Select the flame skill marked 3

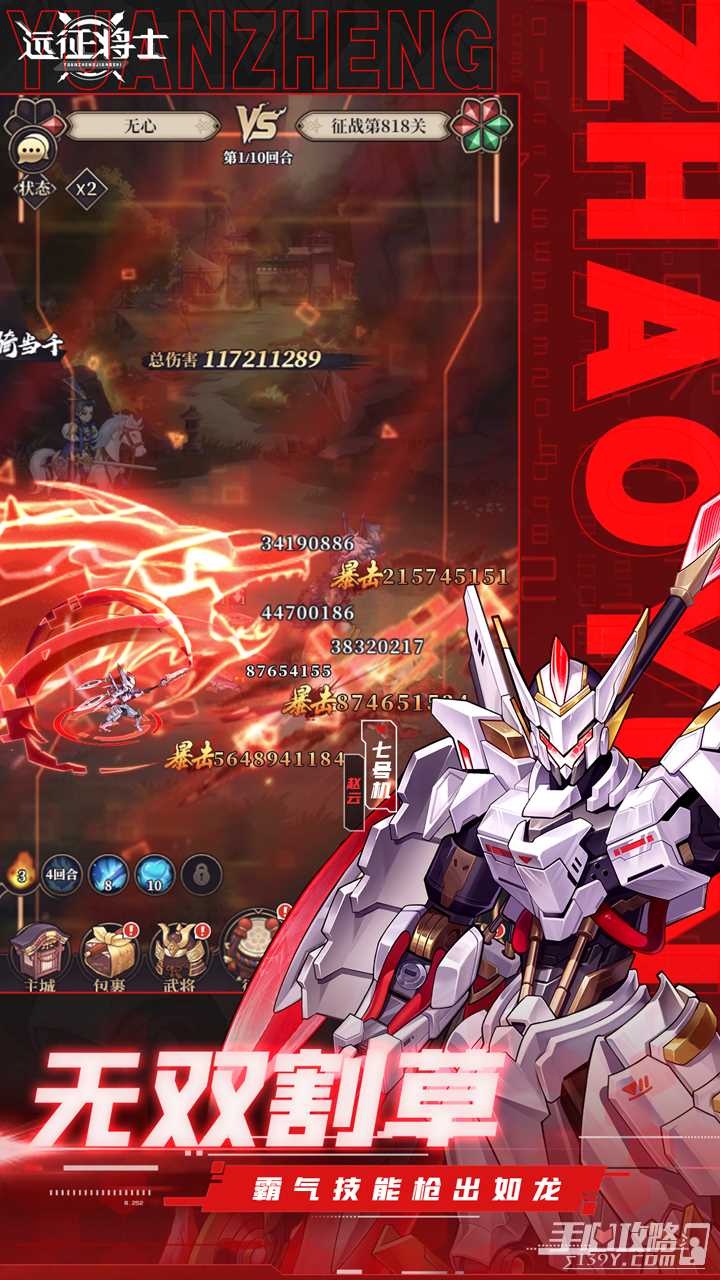[20, 873]
